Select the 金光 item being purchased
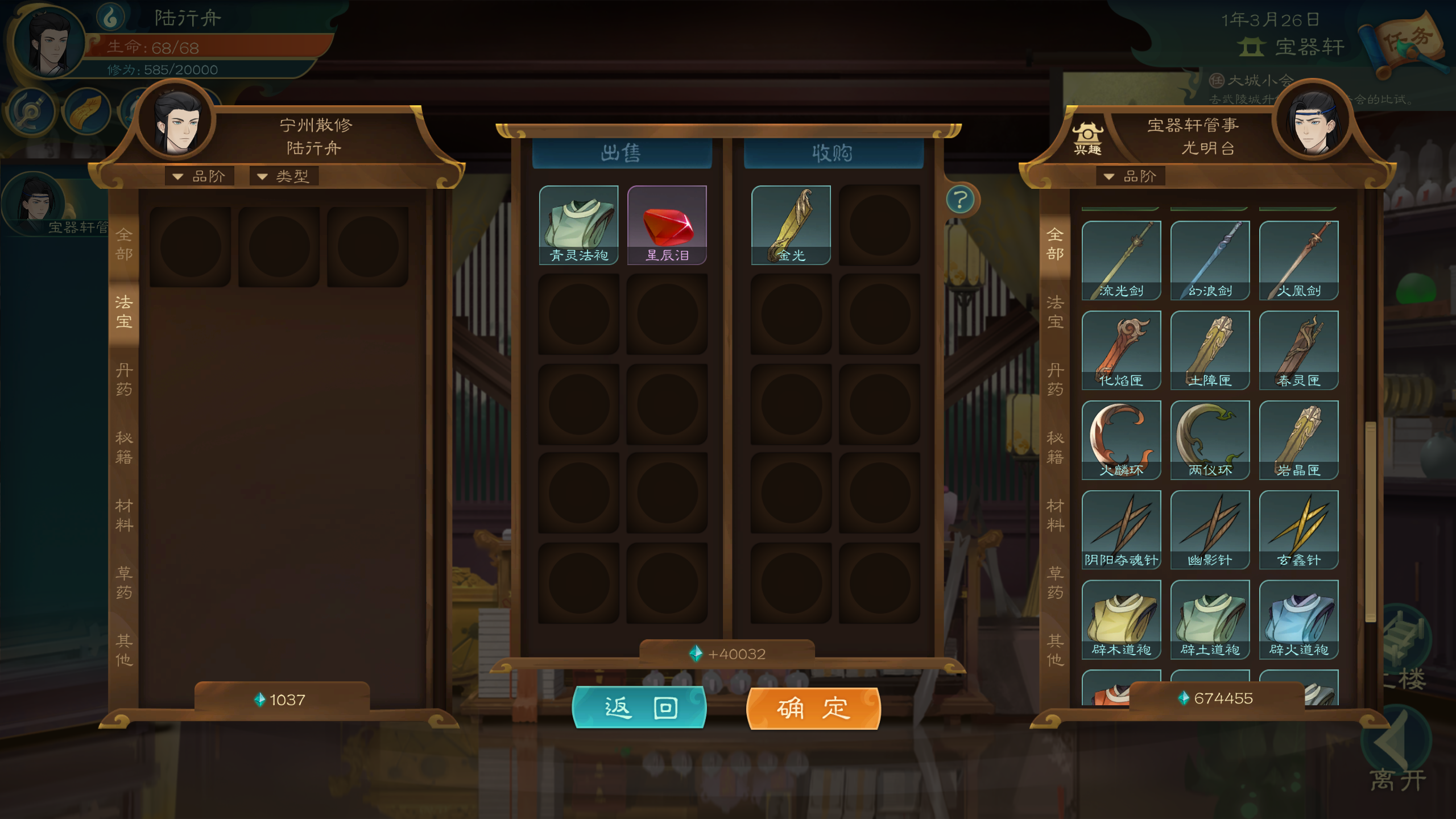This screenshot has height=819, width=1456. pos(791,225)
